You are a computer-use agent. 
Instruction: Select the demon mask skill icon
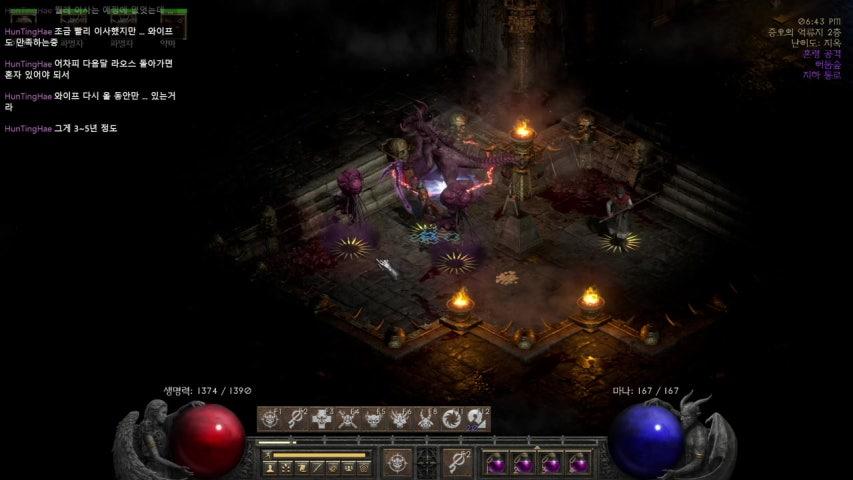coord(401,419)
